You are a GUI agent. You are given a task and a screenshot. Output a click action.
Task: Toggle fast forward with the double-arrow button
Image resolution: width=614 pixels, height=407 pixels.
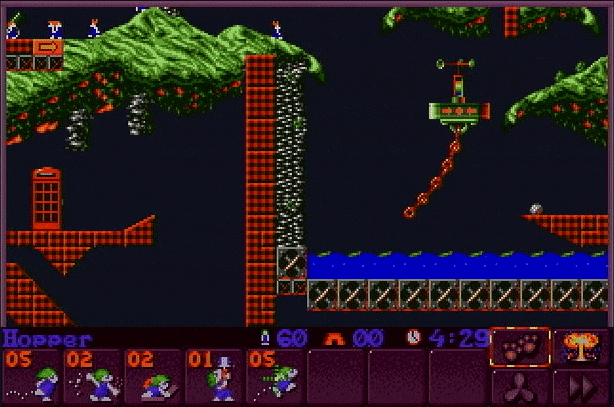click(581, 388)
